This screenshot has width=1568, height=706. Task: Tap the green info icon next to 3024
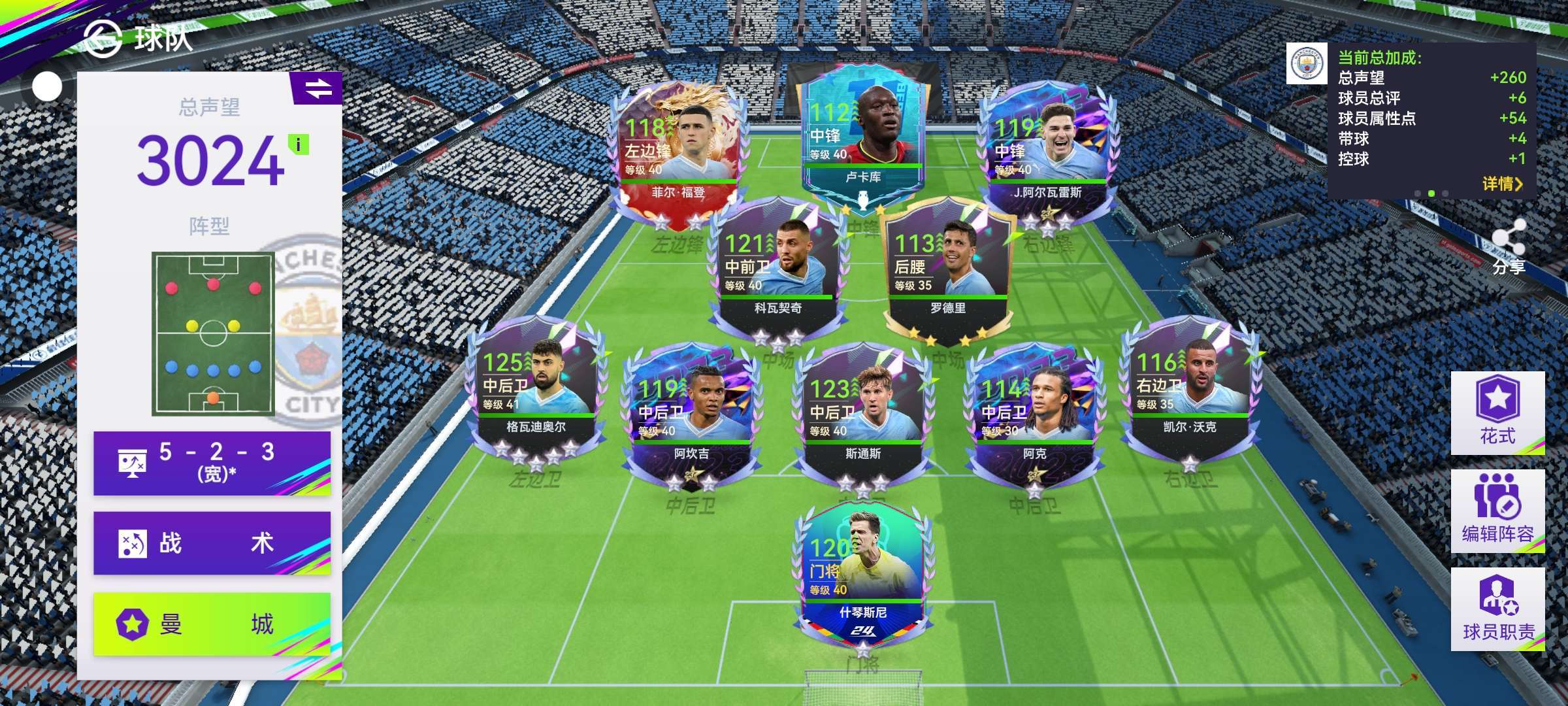pos(299,144)
